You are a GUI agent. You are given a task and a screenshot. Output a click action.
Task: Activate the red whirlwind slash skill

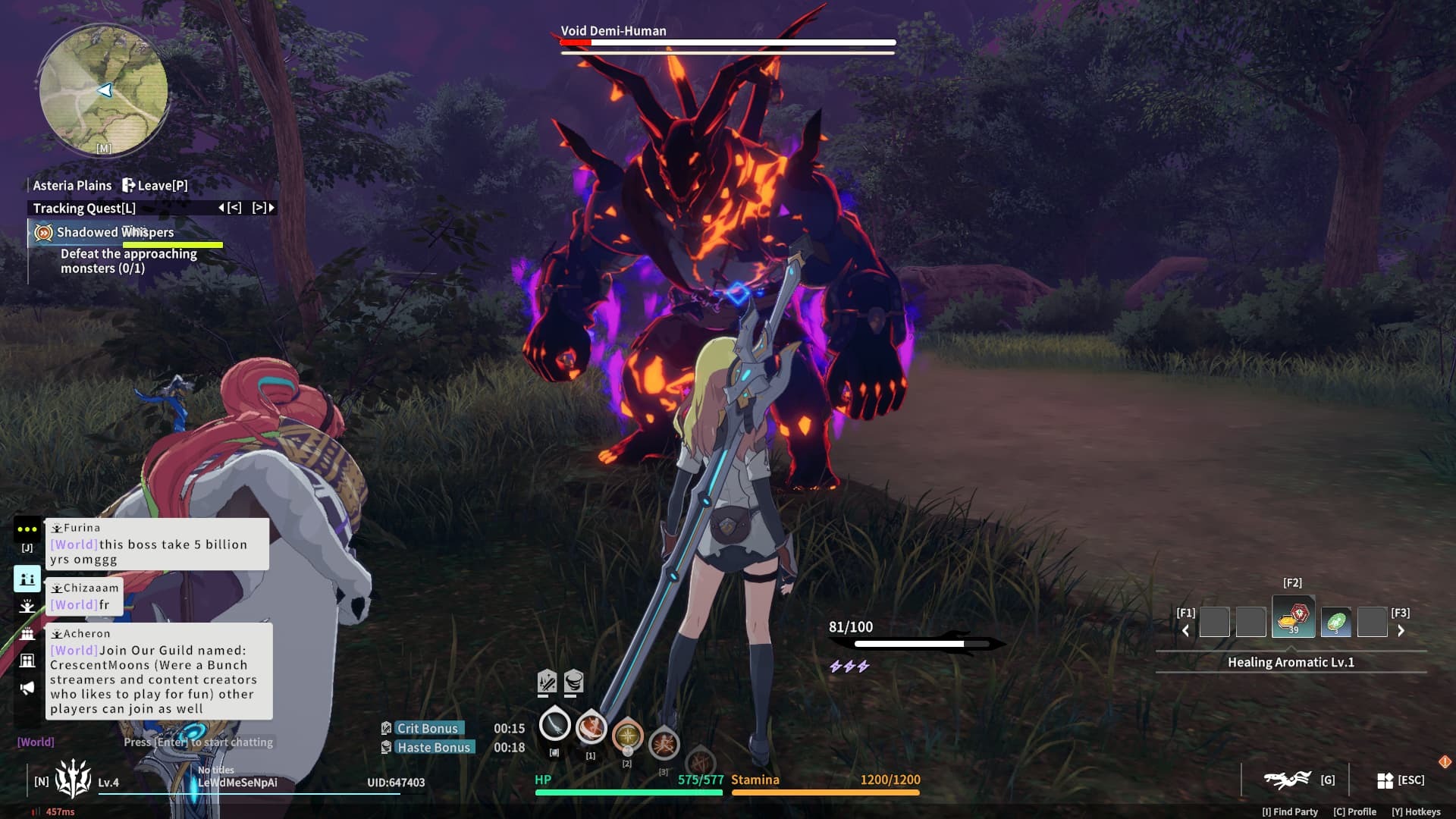[x=591, y=728]
